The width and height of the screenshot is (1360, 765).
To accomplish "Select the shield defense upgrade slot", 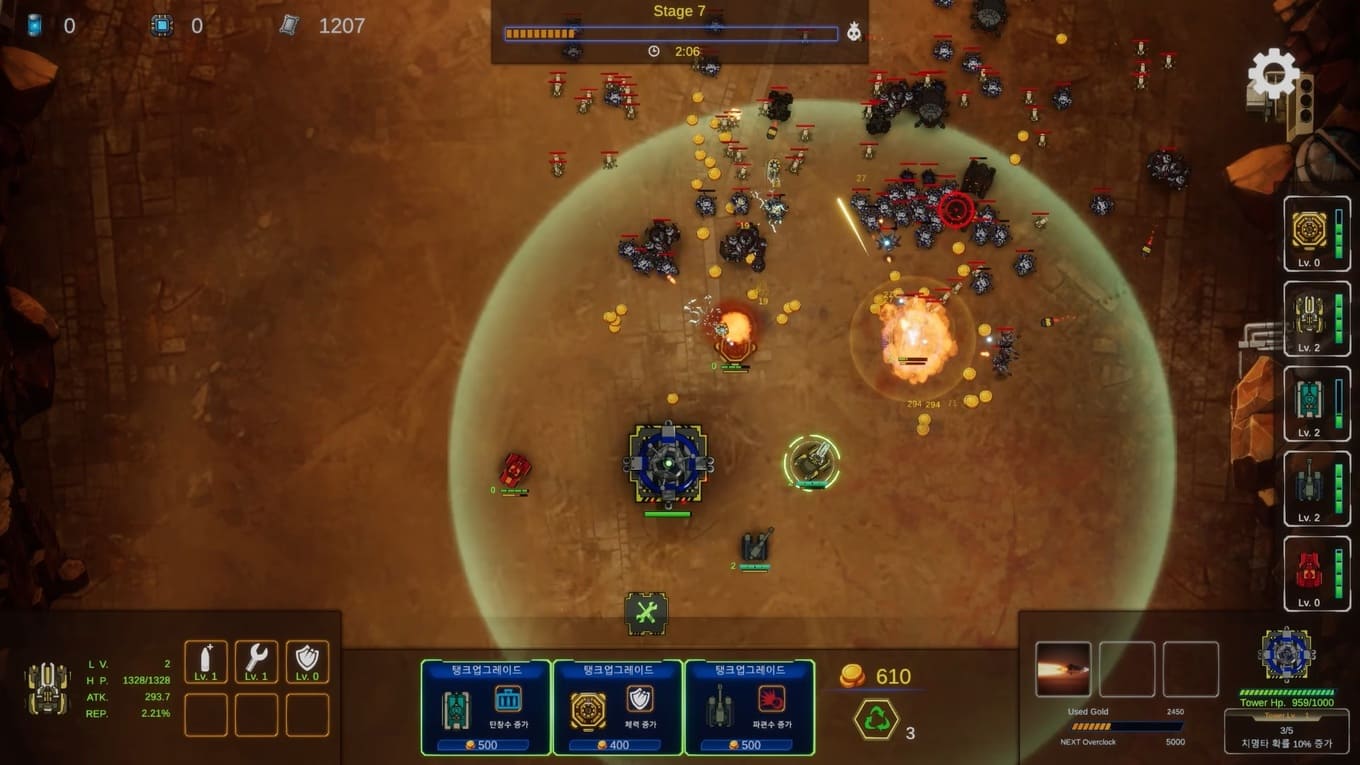I will pyautogui.click(x=307, y=662).
